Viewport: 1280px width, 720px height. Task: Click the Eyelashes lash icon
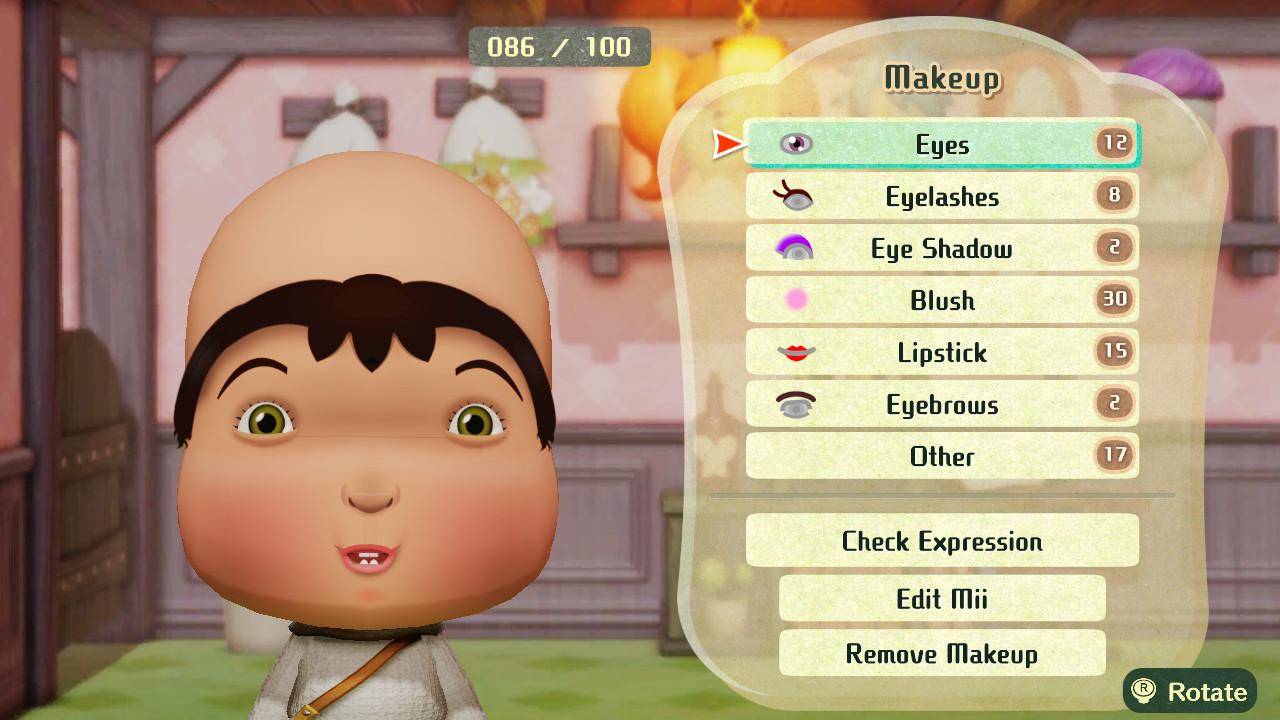[798, 197]
